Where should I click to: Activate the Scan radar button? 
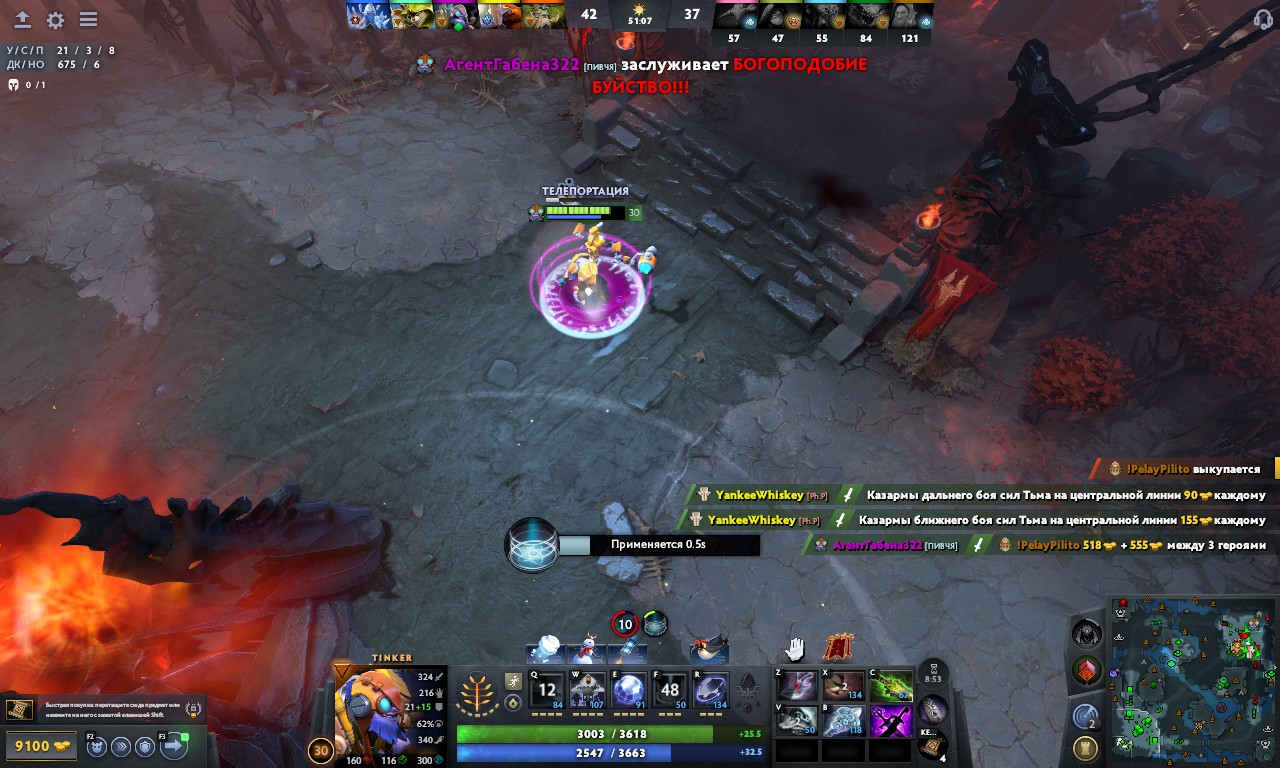tap(1086, 715)
